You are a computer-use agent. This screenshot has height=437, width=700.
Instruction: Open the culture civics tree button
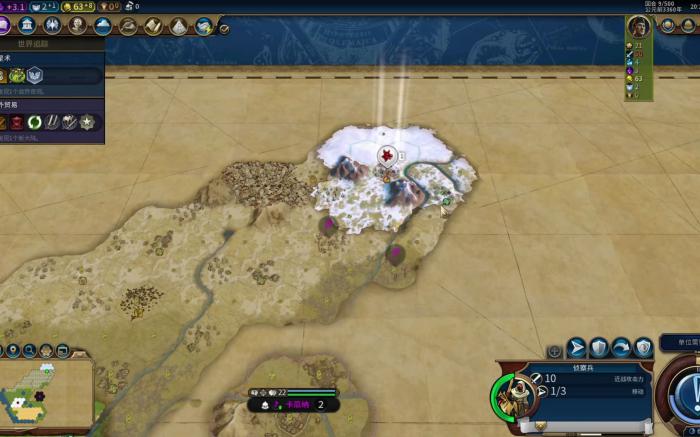6,26
